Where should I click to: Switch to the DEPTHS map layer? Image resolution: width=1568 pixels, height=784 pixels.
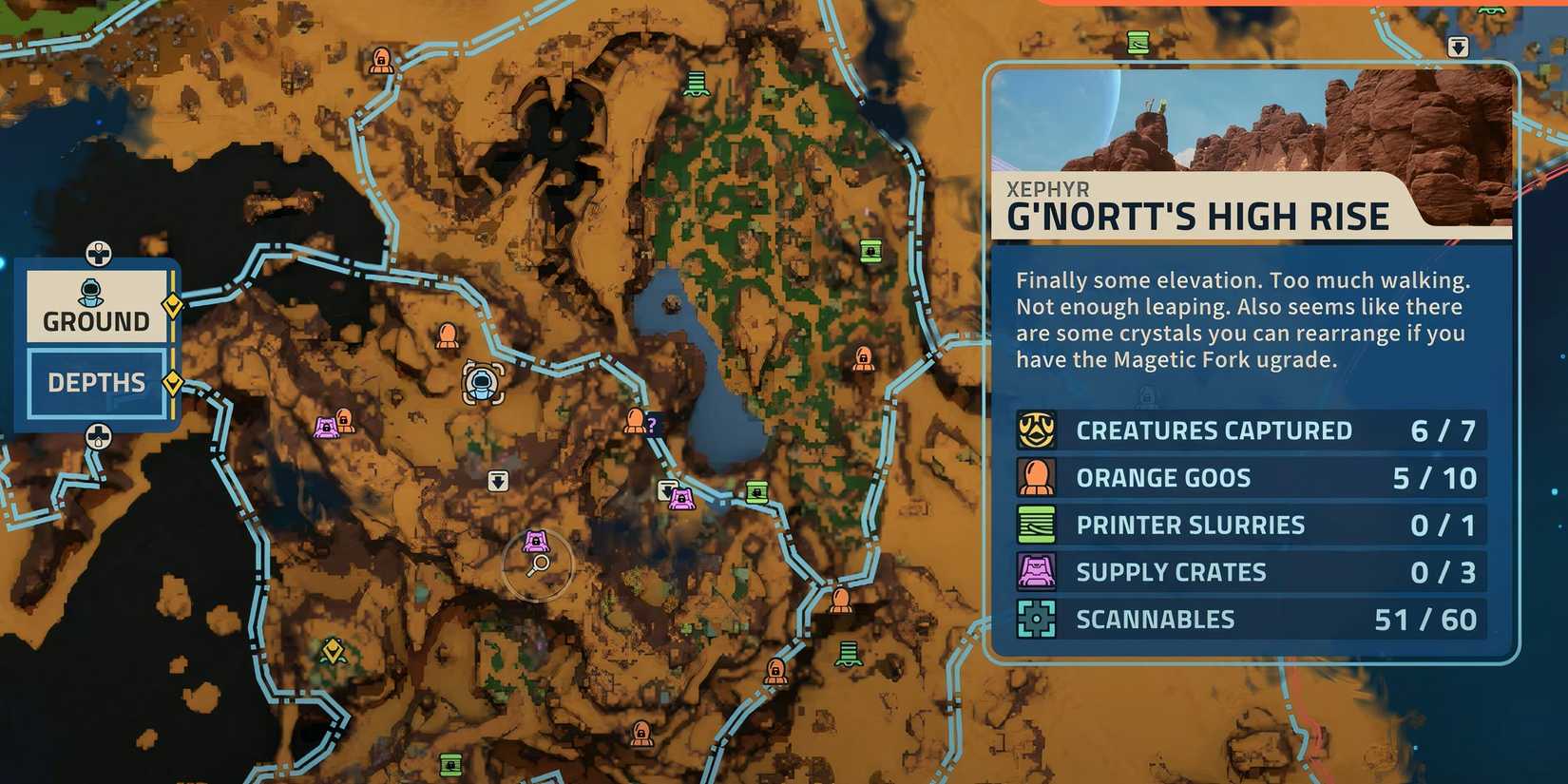[x=95, y=381]
